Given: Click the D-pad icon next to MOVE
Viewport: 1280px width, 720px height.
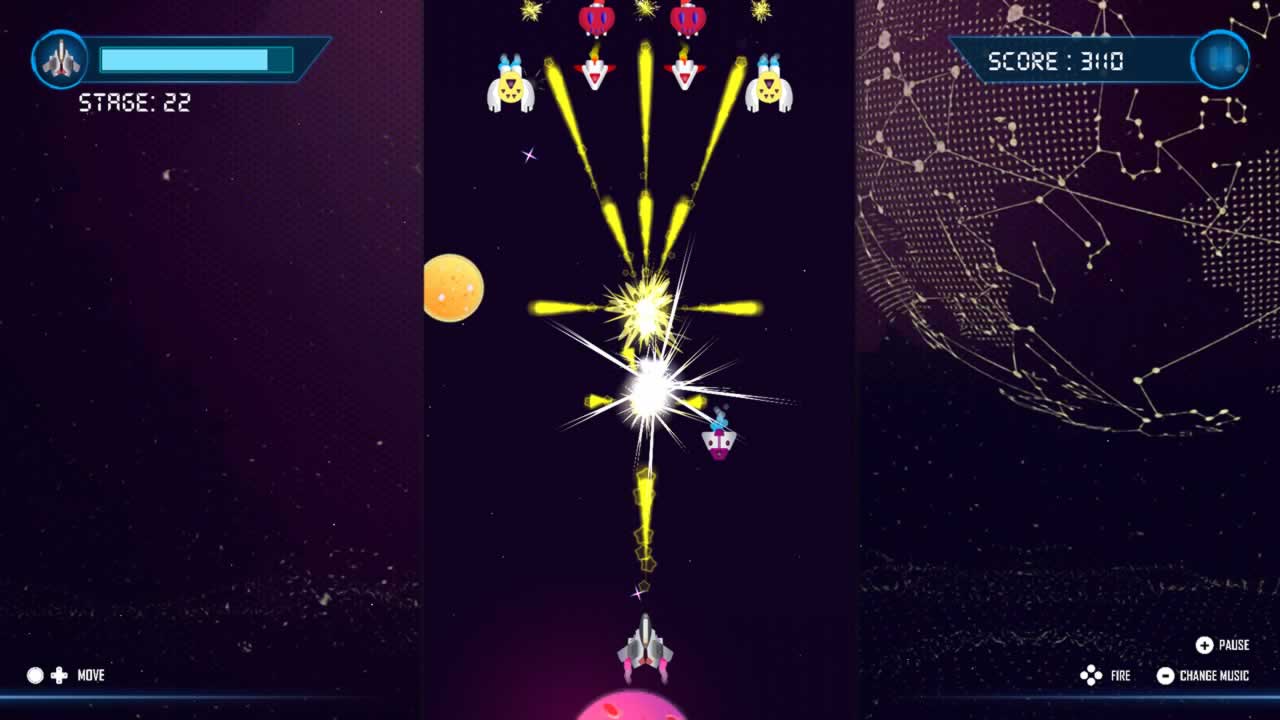Looking at the screenshot, I should [60, 675].
